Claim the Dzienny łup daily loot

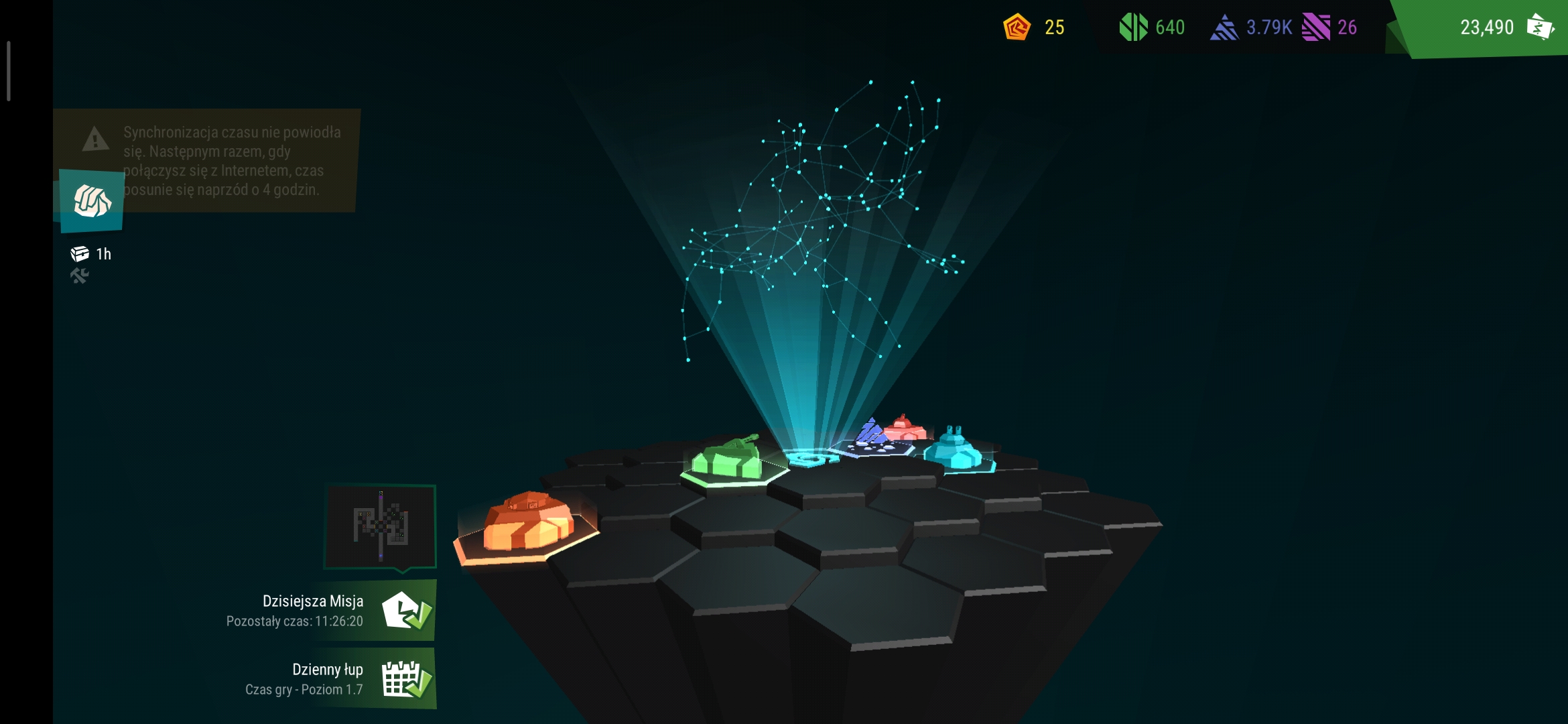click(x=406, y=679)
